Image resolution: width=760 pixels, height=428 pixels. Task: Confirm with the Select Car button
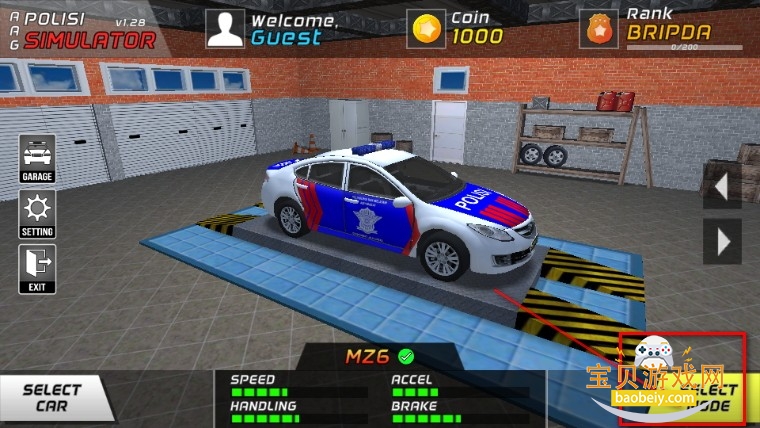(52, 398)
